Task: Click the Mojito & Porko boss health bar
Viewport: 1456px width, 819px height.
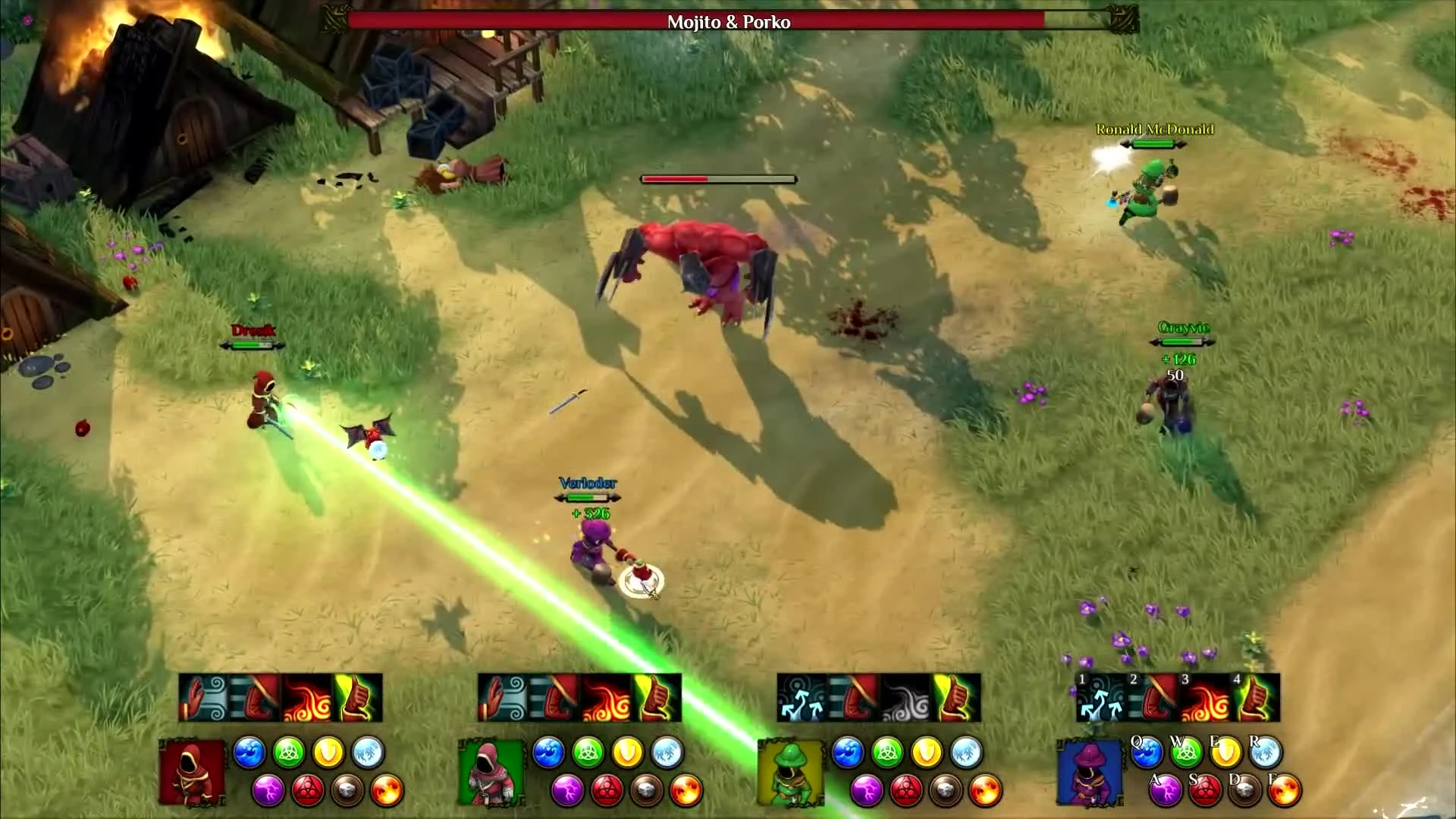Action: 728,22
